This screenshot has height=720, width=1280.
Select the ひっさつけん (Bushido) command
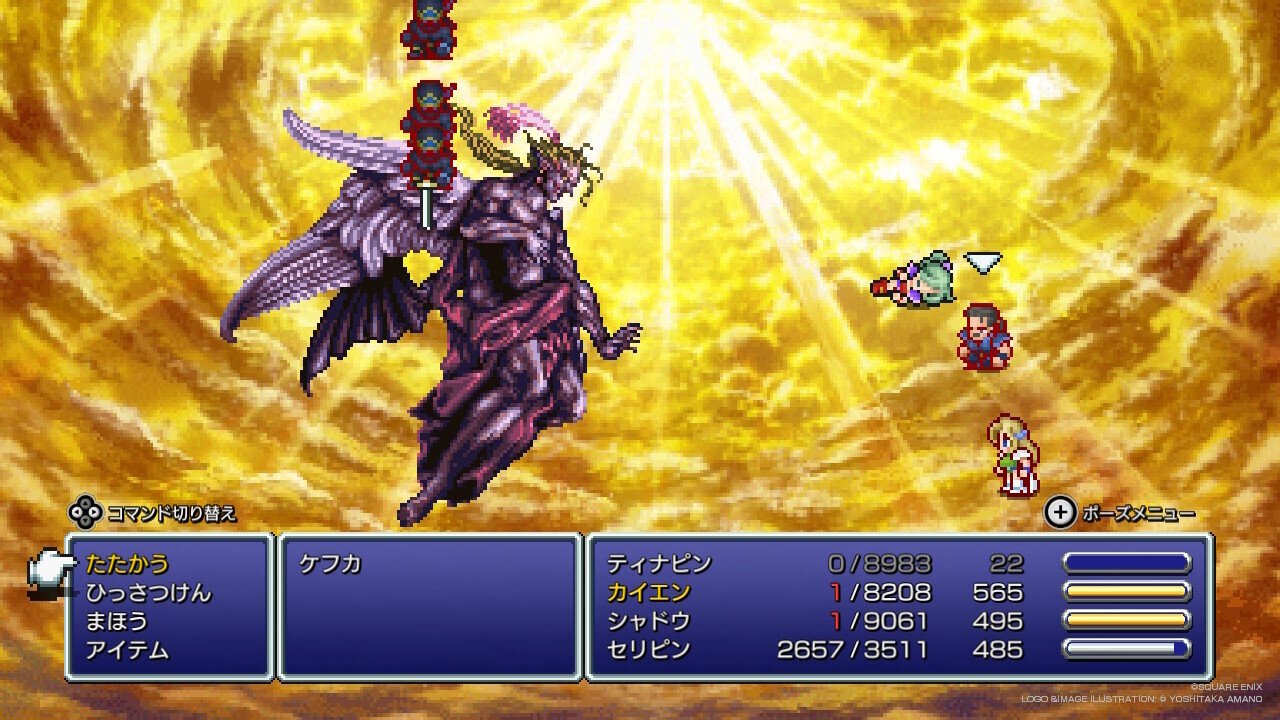pyautogui.click(x=145, y=591)
